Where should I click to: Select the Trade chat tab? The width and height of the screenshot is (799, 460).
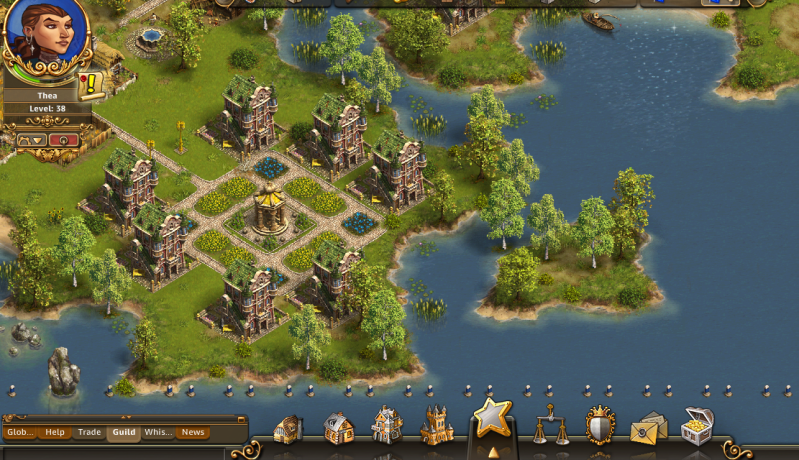coord(90,433)
